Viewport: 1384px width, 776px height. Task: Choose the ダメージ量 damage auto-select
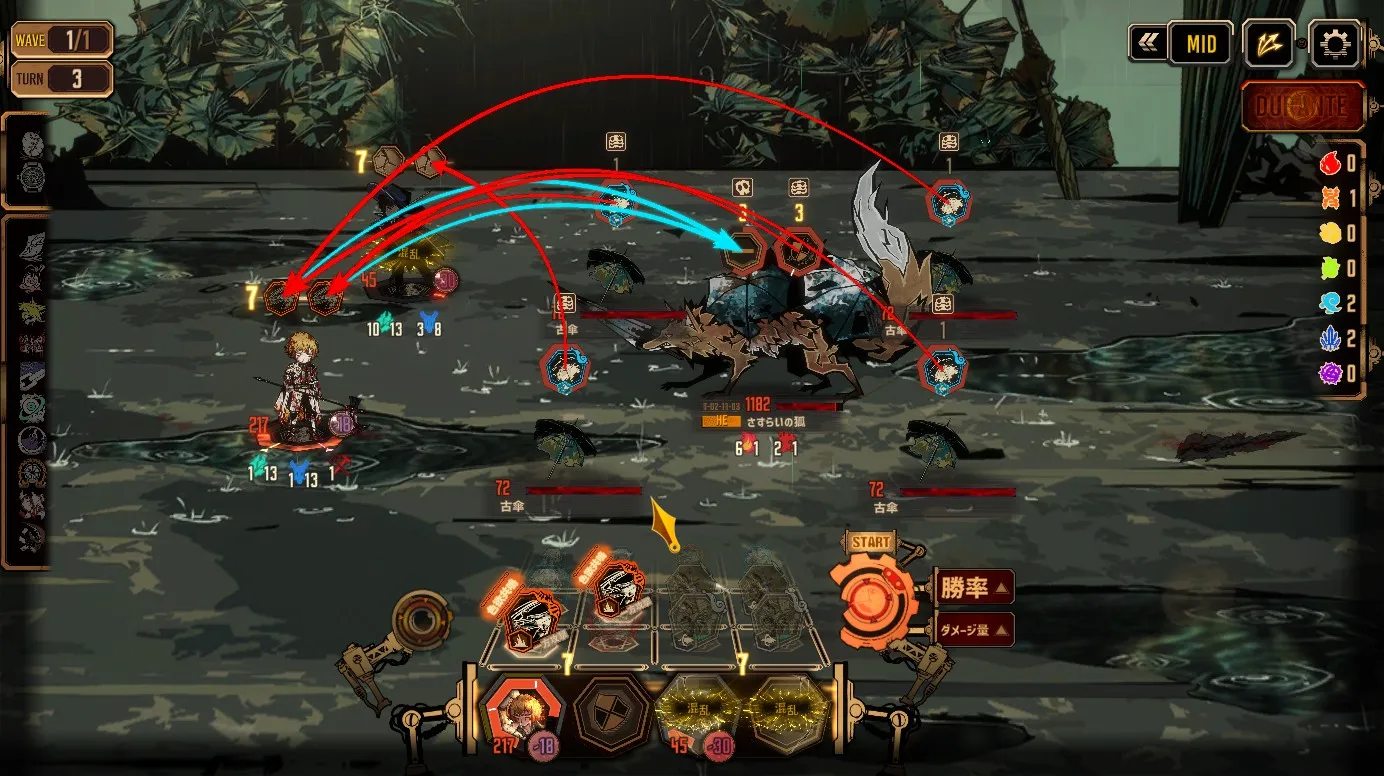975,630
